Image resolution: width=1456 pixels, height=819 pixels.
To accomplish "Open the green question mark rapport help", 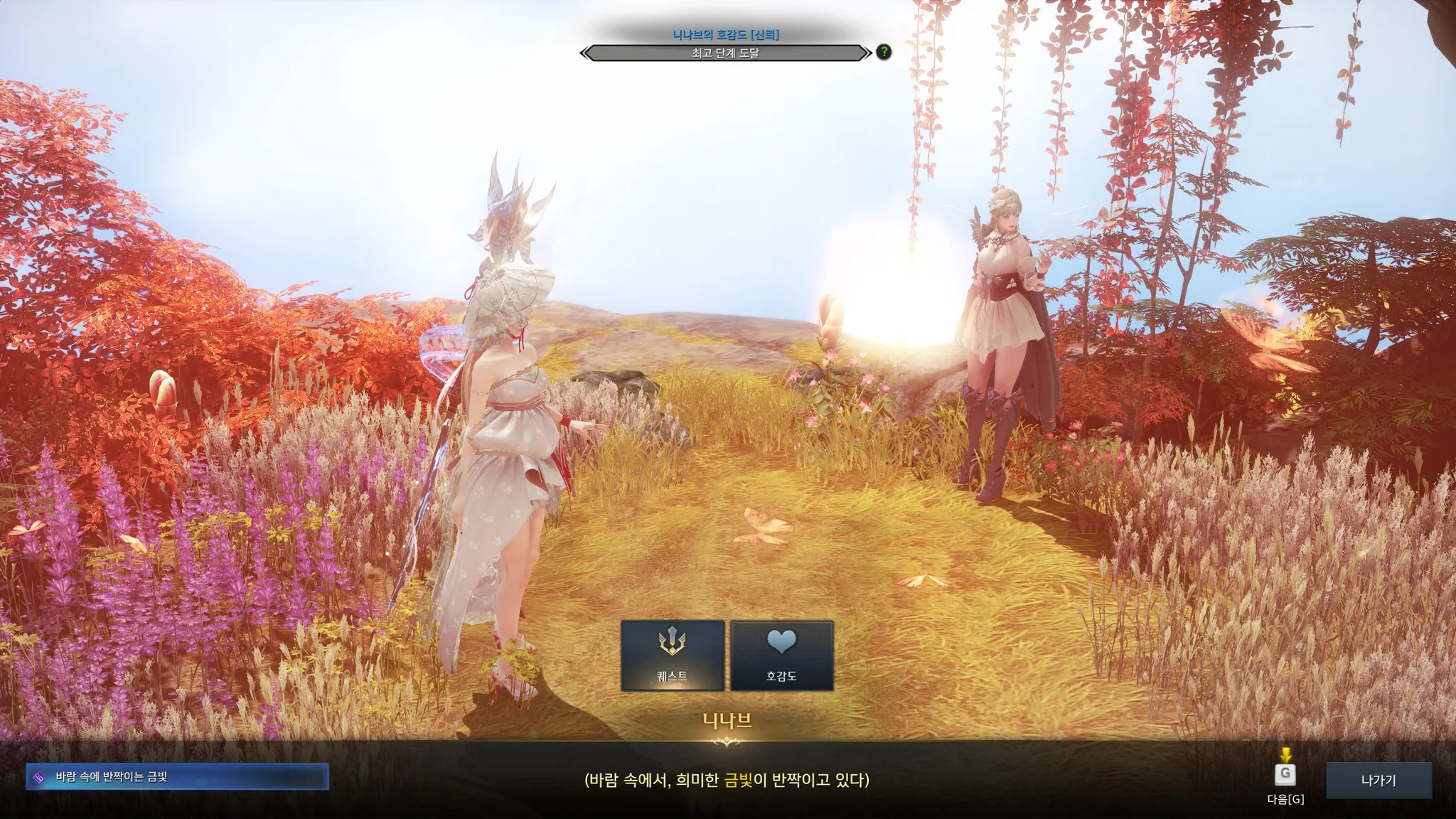I will (884, 52).
